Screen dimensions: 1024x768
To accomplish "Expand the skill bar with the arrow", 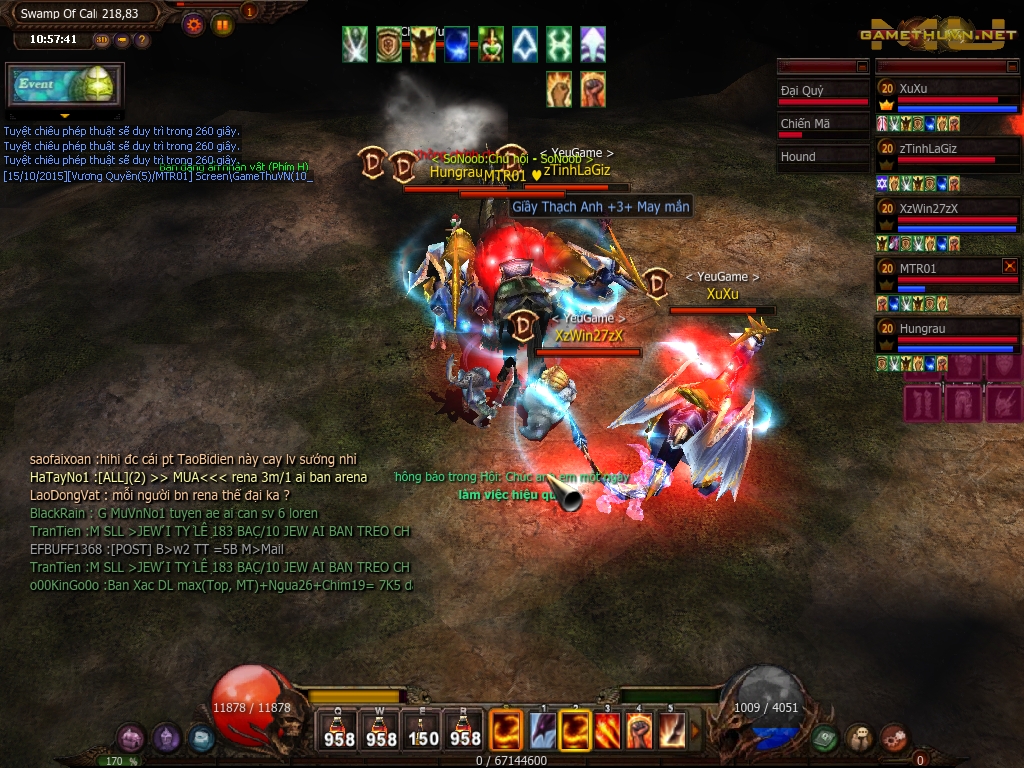I will pos(695,731).
